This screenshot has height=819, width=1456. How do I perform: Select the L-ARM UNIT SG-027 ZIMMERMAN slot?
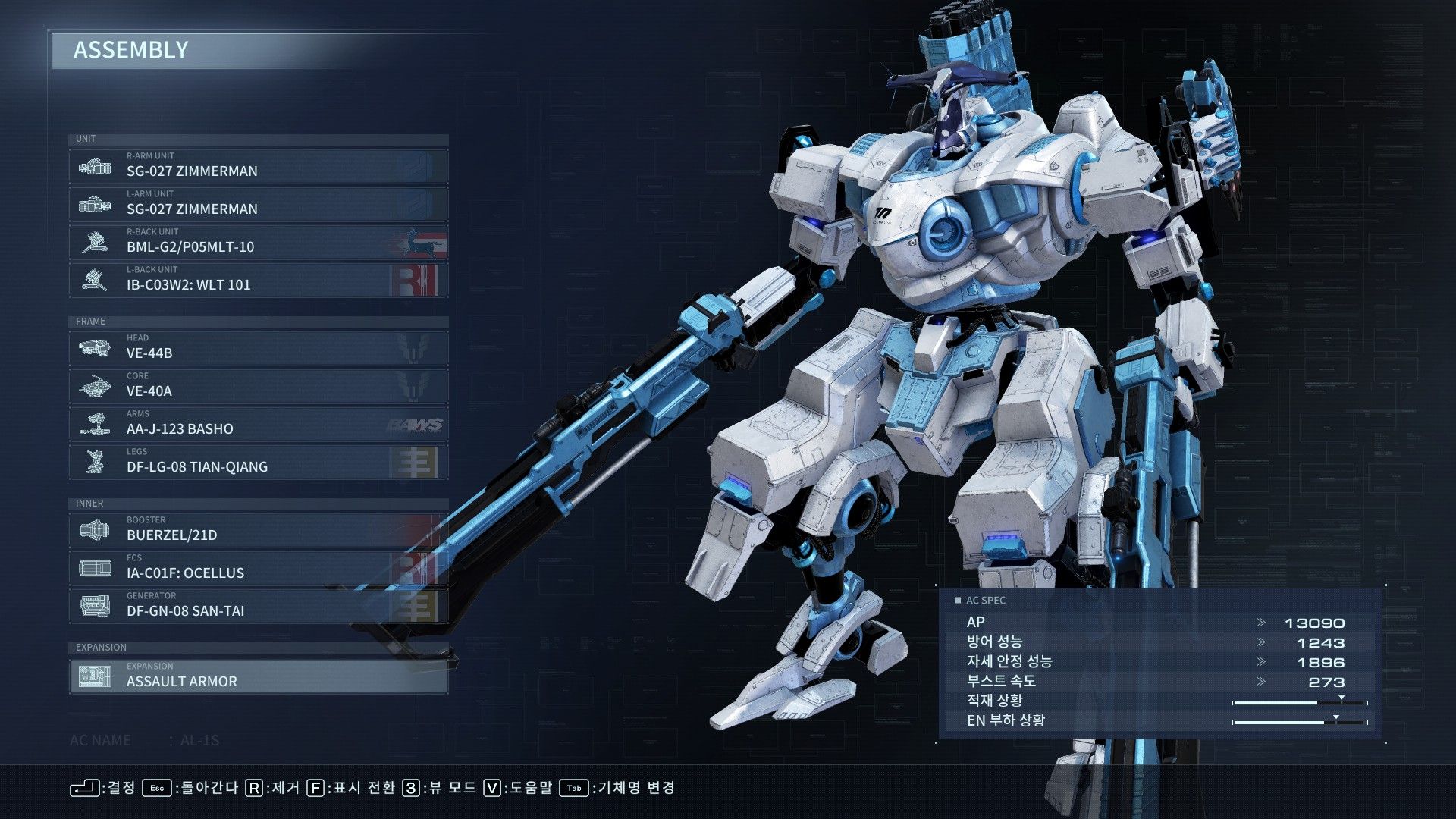point(258,204)
